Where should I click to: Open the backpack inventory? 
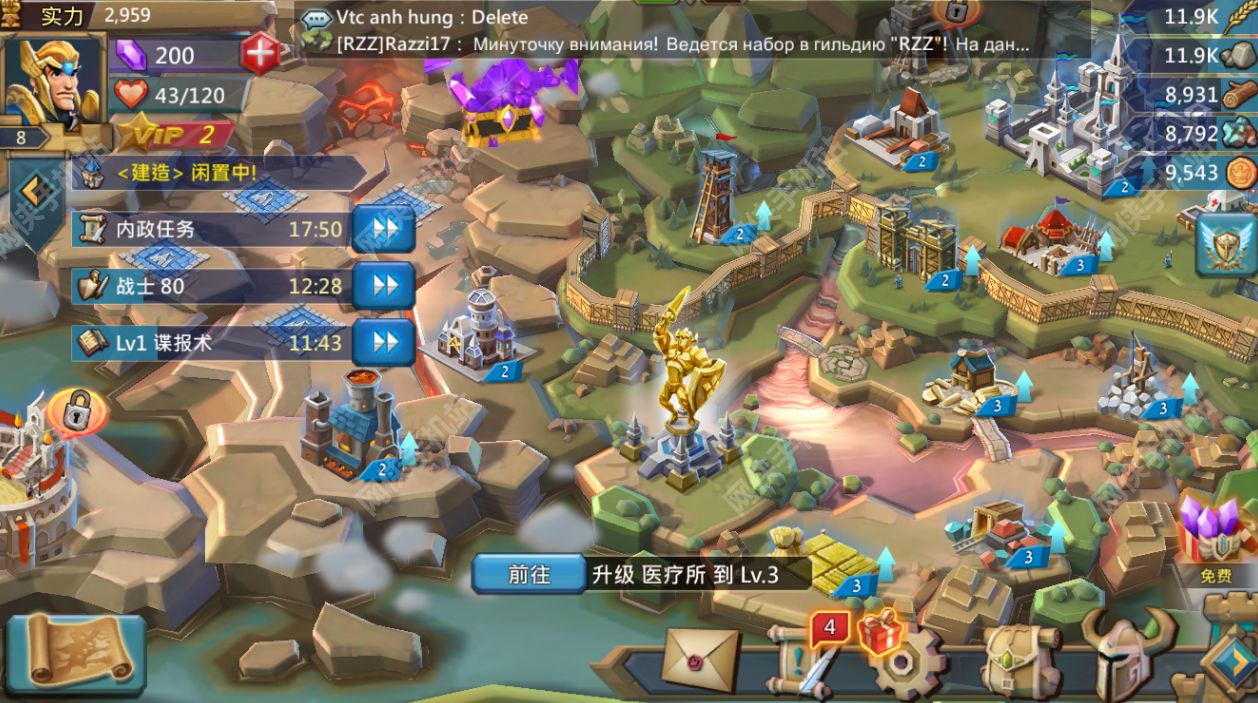click(x=1018, y=662)
